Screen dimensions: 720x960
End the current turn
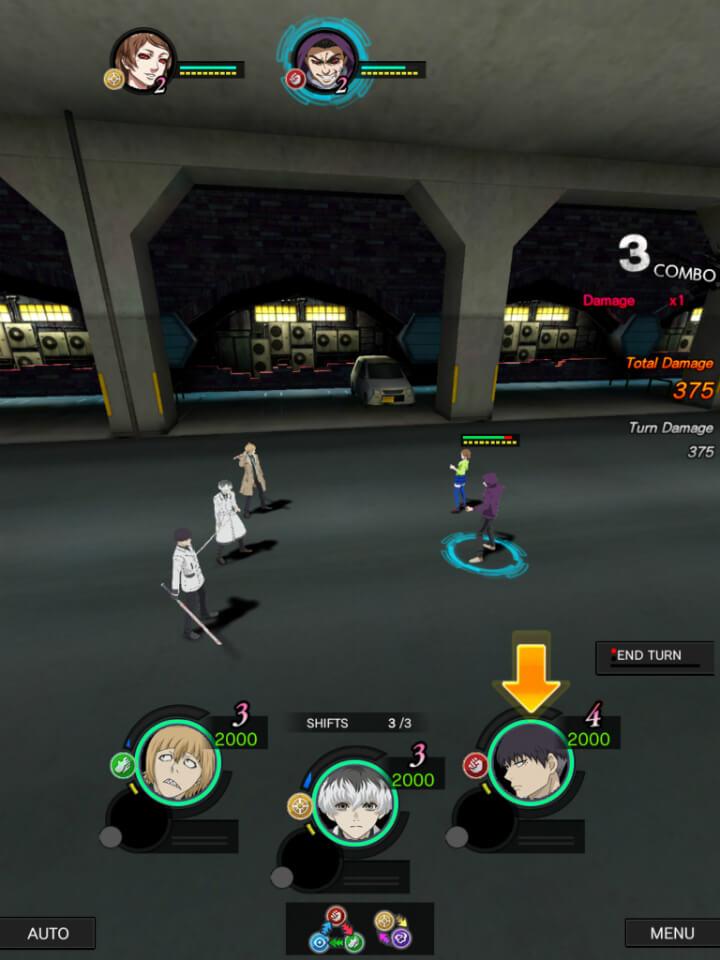click(655, 656)
